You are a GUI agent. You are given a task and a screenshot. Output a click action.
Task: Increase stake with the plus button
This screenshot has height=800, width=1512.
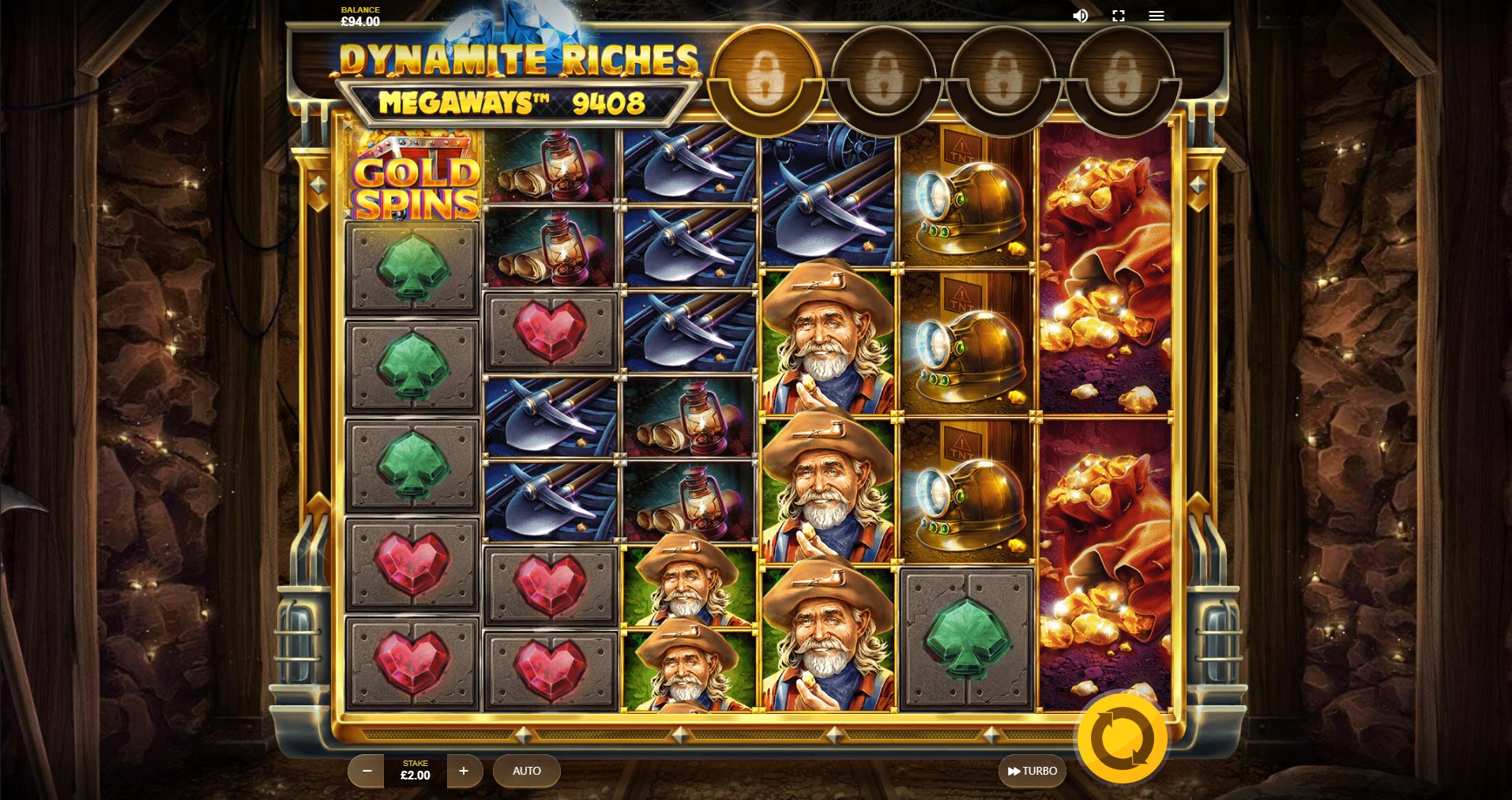465,771
